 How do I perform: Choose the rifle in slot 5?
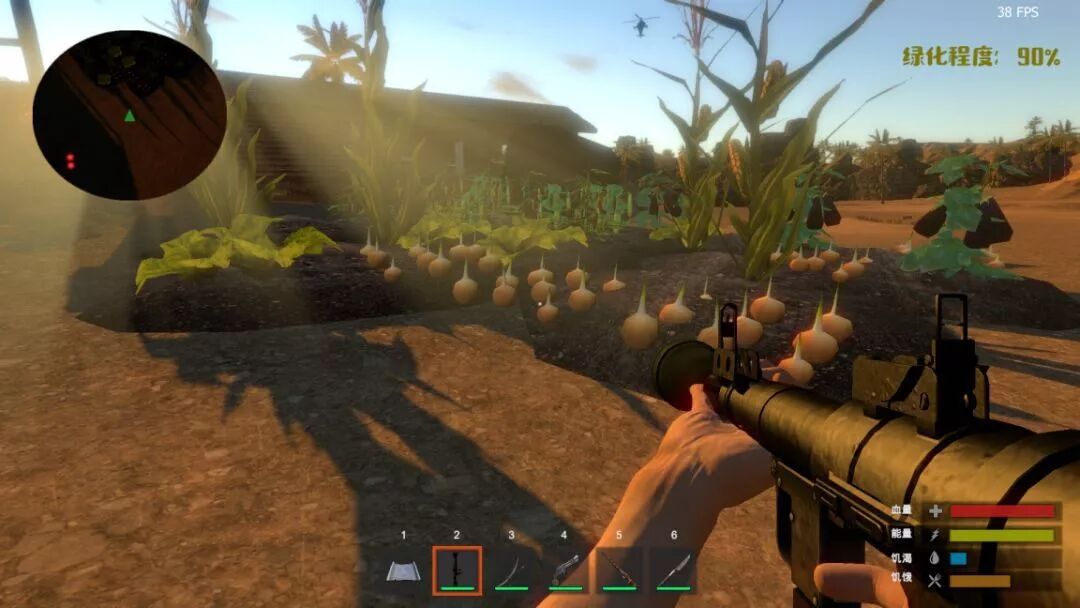click(x=619, y=571)
